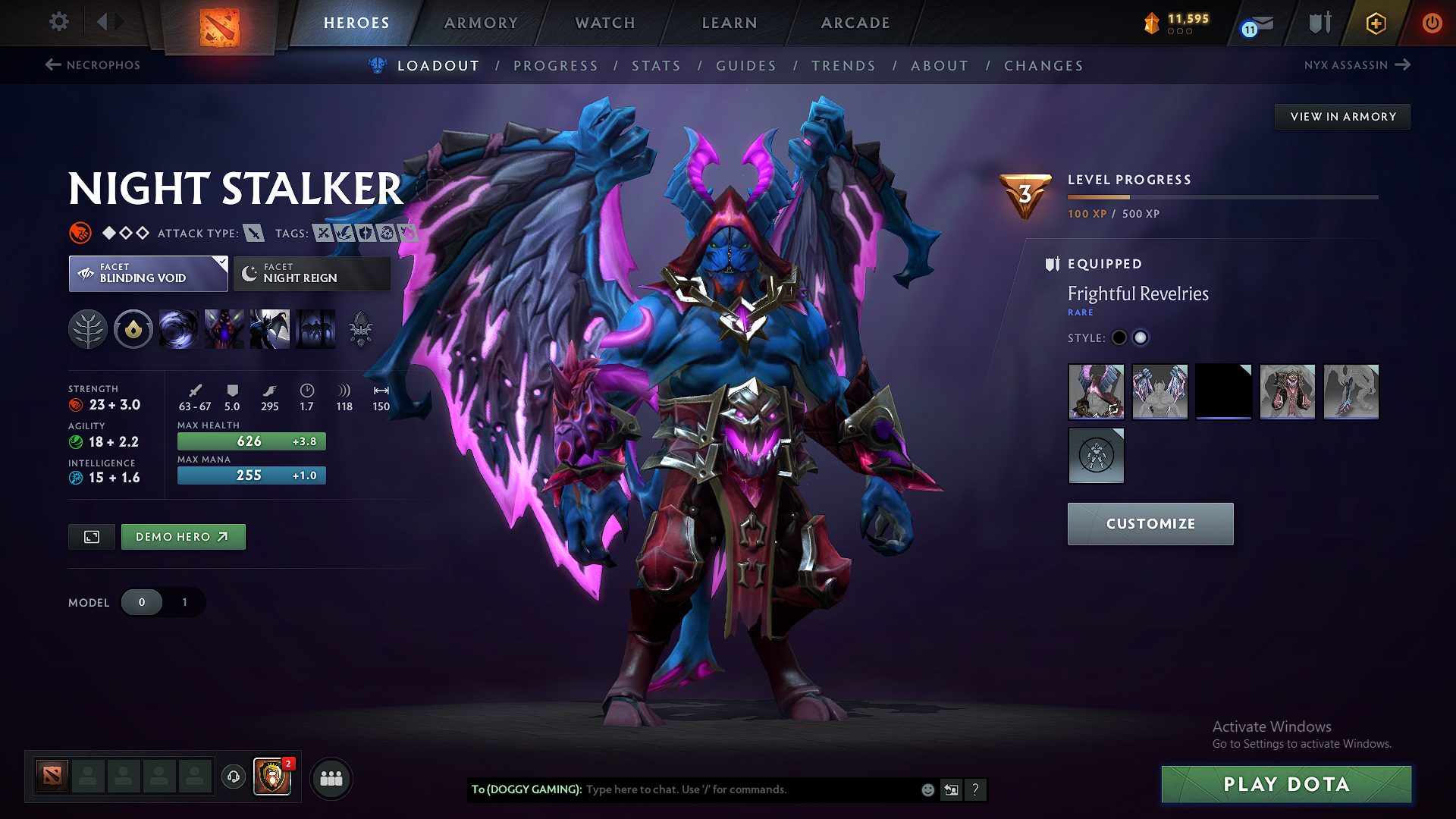The height and width of the screenshot is (819, 1456).
Task: Toggle the white style option
Action: pyautogui.click(x=1141, y=337)
